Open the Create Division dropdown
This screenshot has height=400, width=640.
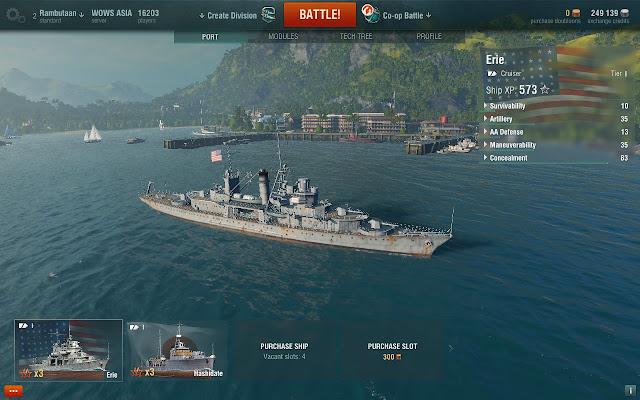coord(231,16)
